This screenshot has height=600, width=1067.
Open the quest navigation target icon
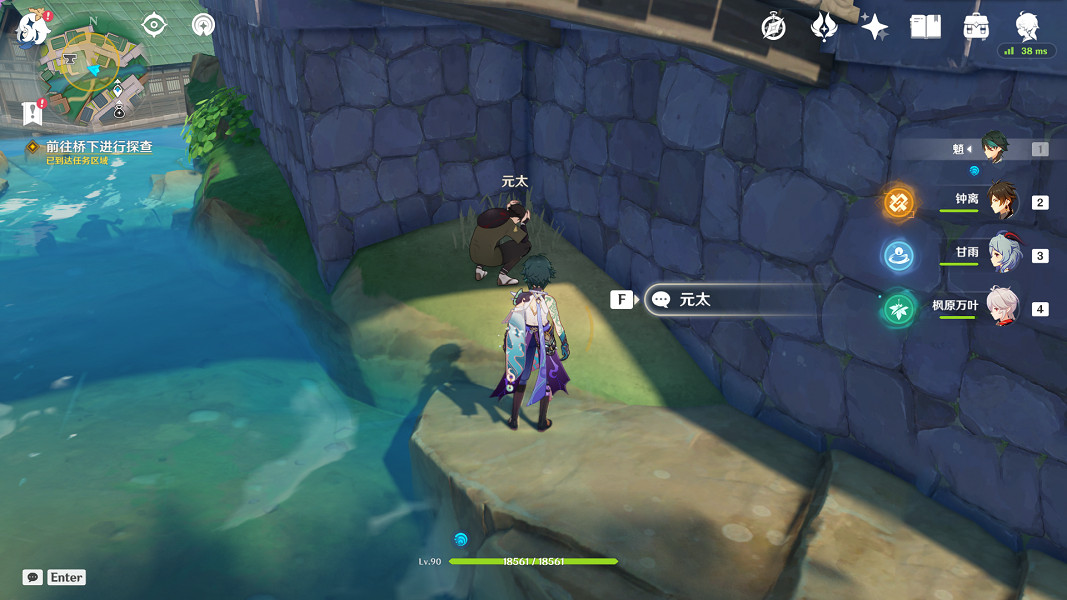(x=154, y=25)
